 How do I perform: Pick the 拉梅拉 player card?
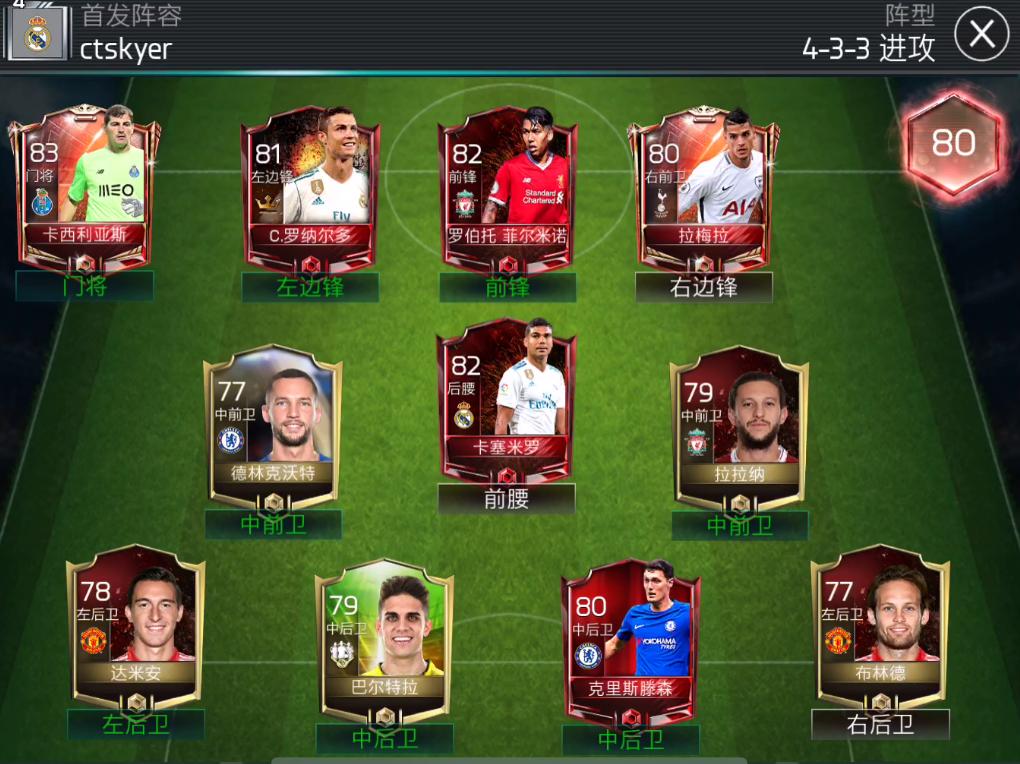pyautogui.click(x=703, y=185)
